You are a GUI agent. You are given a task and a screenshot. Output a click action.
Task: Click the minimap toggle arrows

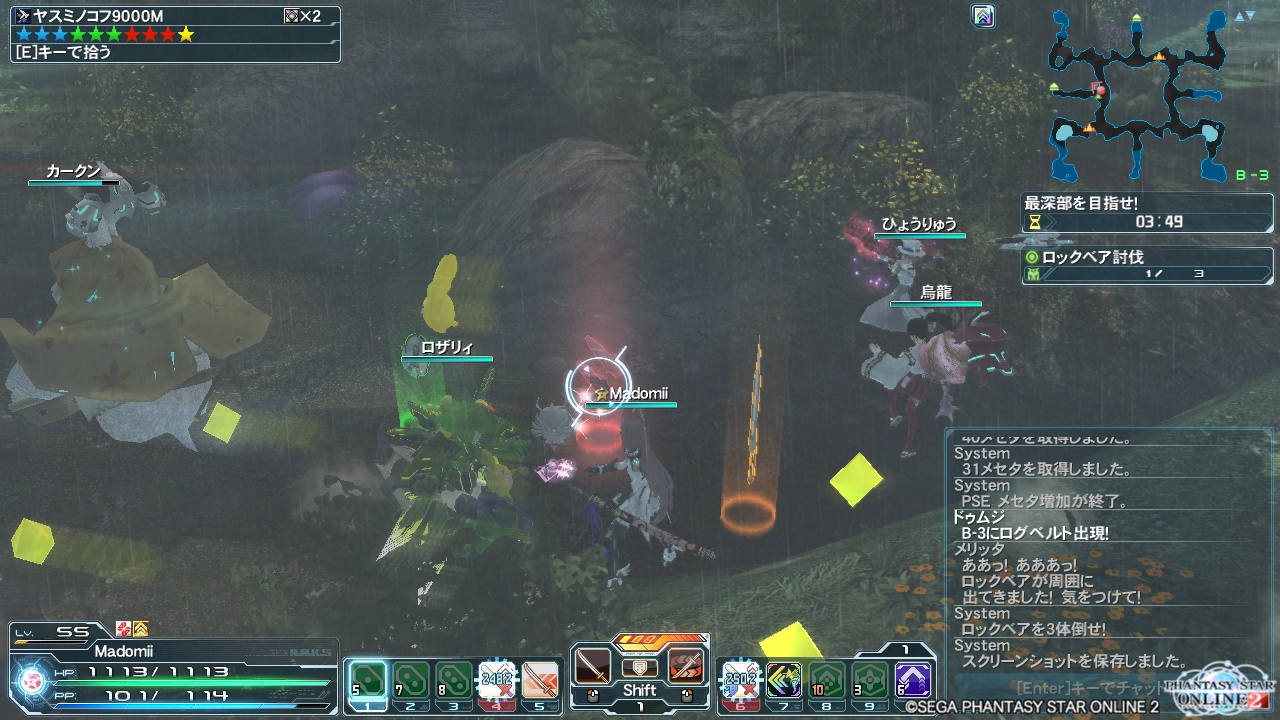pos(1244,16)
